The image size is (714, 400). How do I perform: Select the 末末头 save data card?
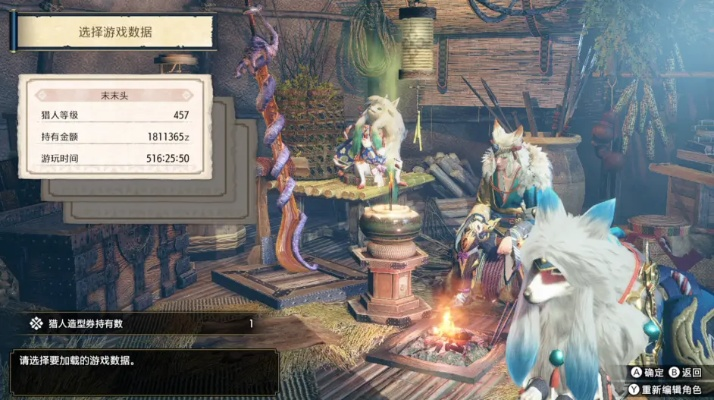[x=116, y=128]
